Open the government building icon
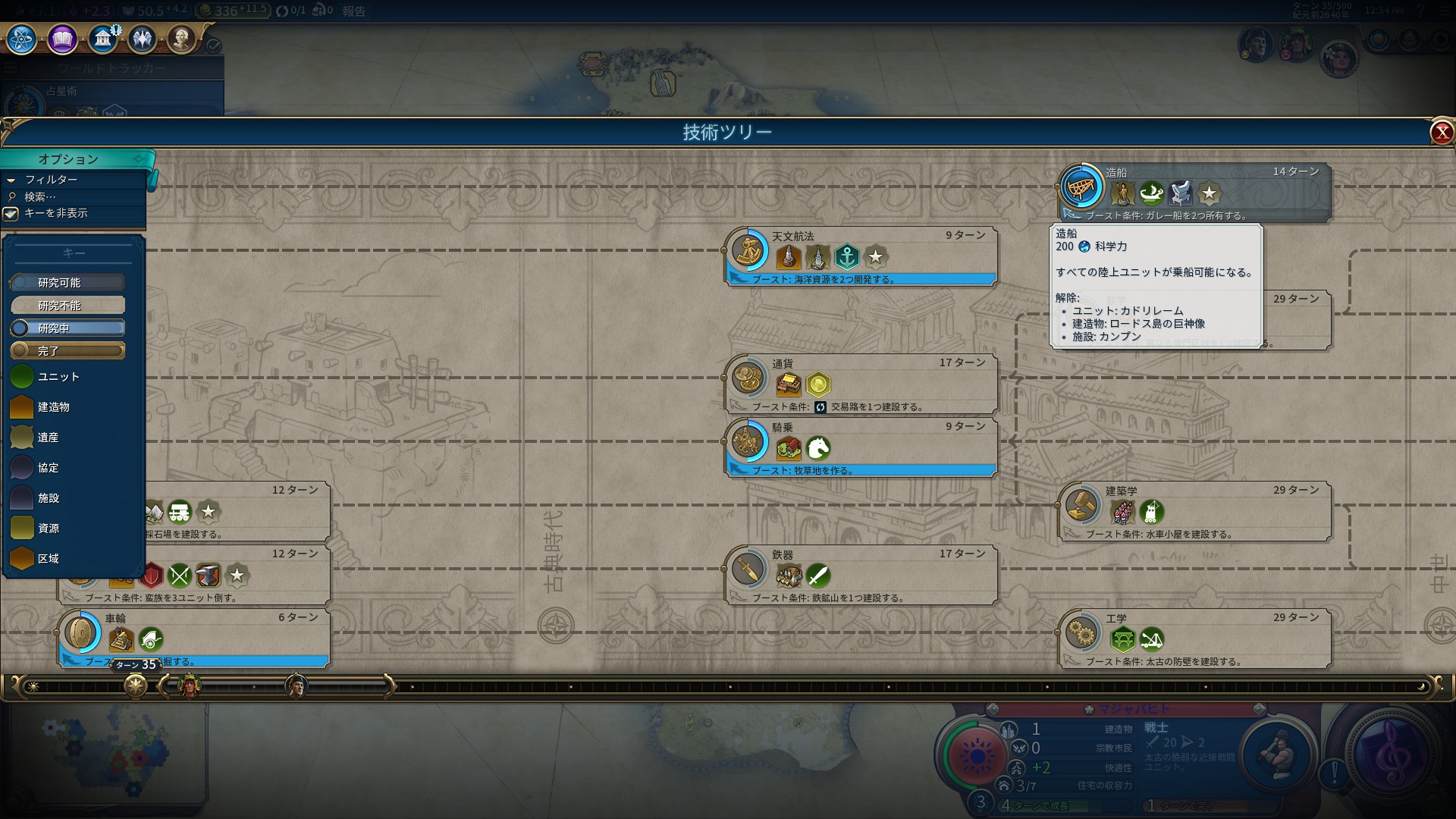1456x819 pixels. (102, 39)
